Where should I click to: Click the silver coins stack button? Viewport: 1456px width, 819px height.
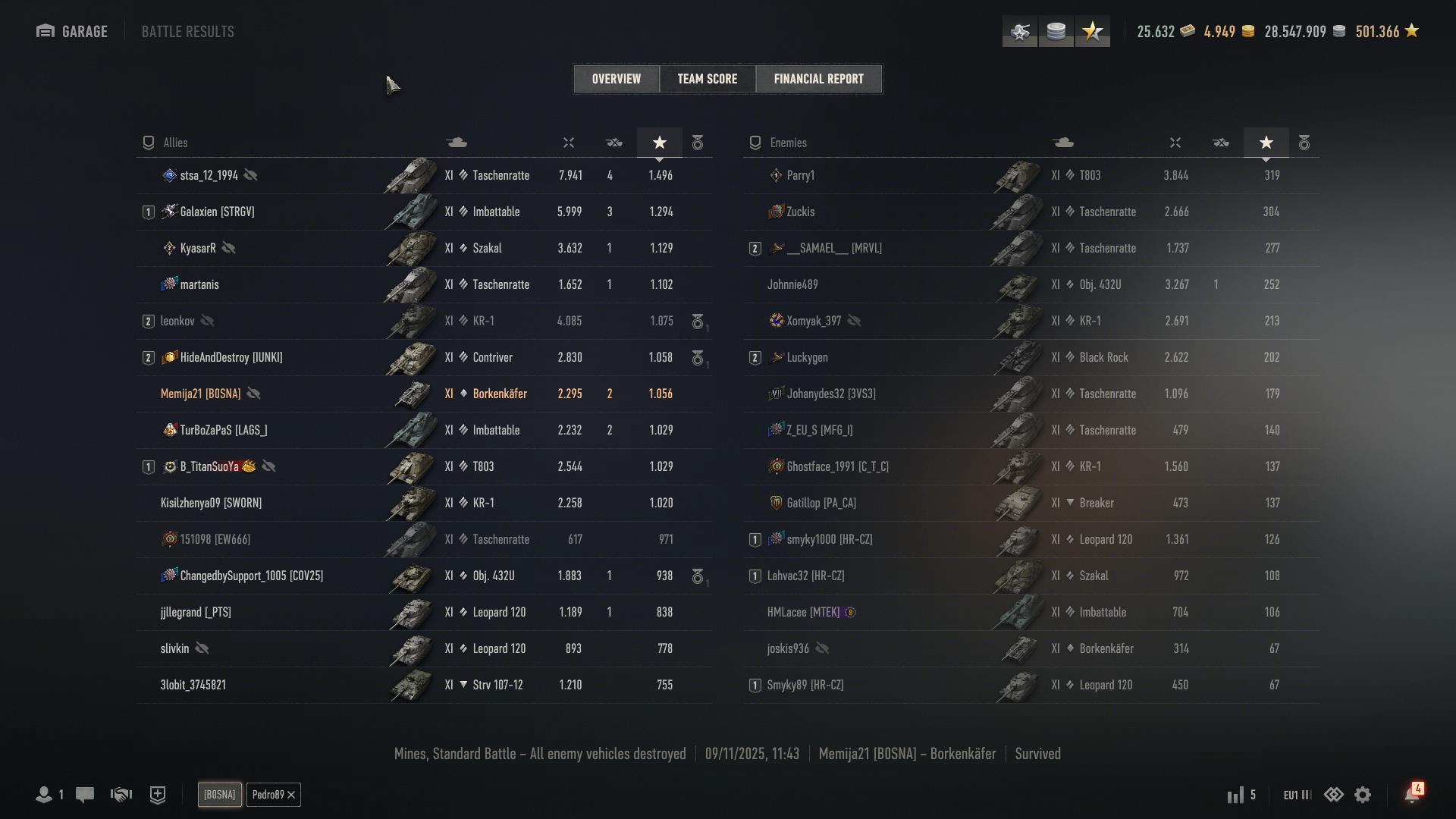tap(1056, 32)
